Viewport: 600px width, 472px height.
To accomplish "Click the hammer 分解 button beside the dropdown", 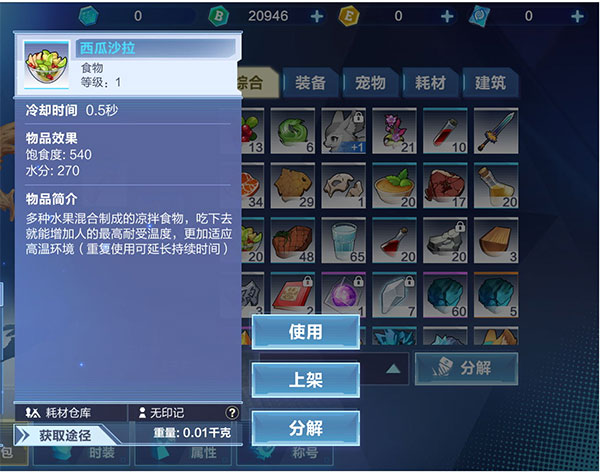I will coord(466,368).
